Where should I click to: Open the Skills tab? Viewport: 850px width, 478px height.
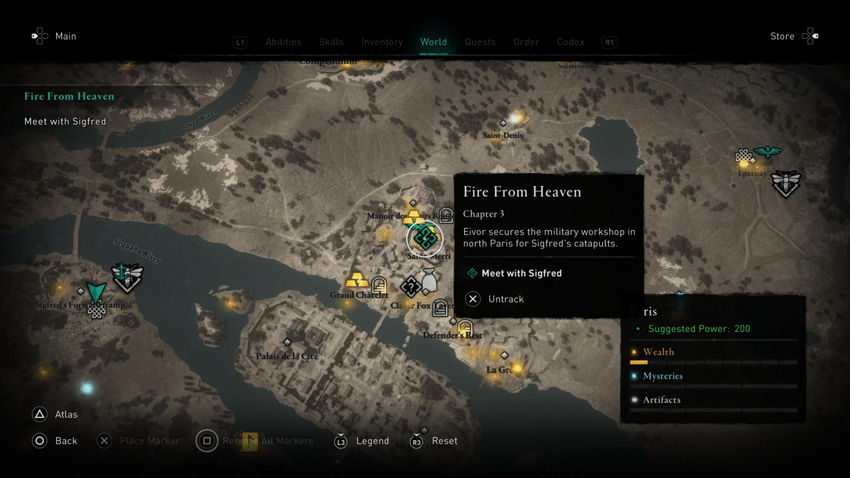click(x=331, y=42)
